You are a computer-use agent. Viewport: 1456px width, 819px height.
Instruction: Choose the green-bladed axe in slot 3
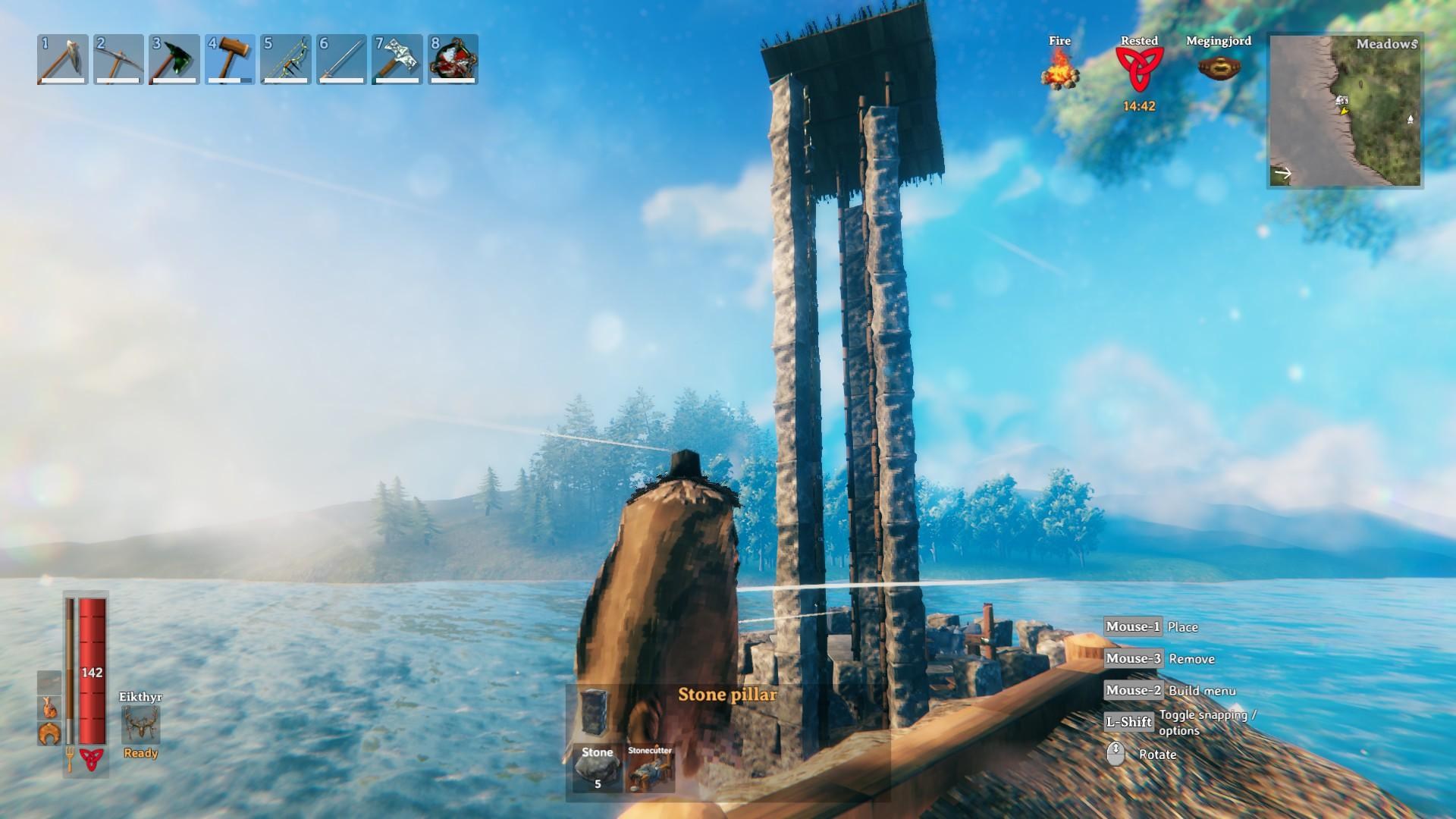click(174, 58)
